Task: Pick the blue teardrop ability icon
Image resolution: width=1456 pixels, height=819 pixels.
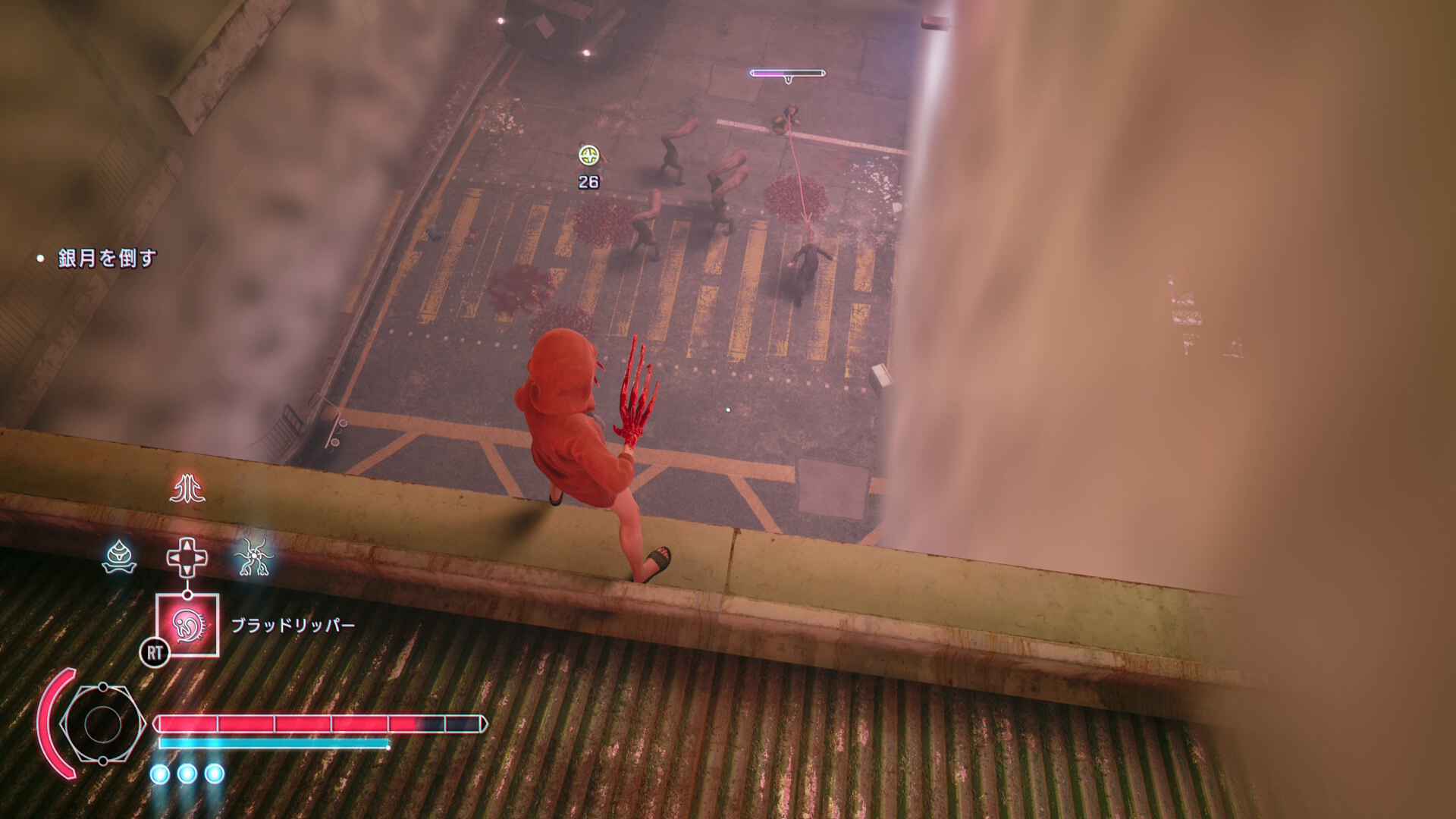Action: click(119, 557)
